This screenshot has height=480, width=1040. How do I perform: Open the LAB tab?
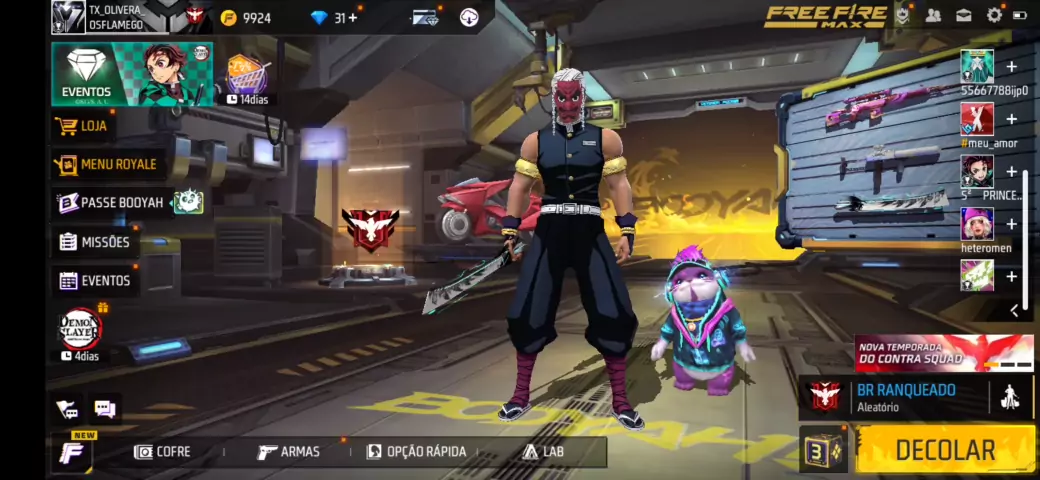pyautogui.click(x=543, y=452)
